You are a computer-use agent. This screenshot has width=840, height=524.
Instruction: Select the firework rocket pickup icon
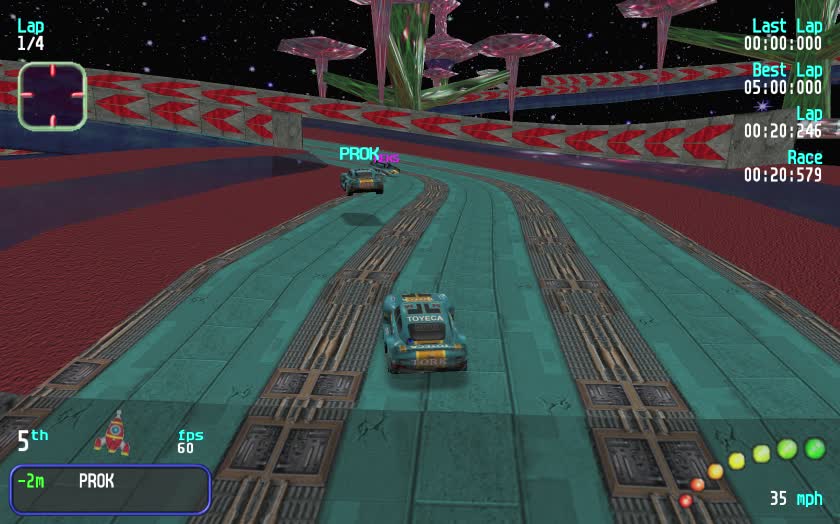[113, 433]
